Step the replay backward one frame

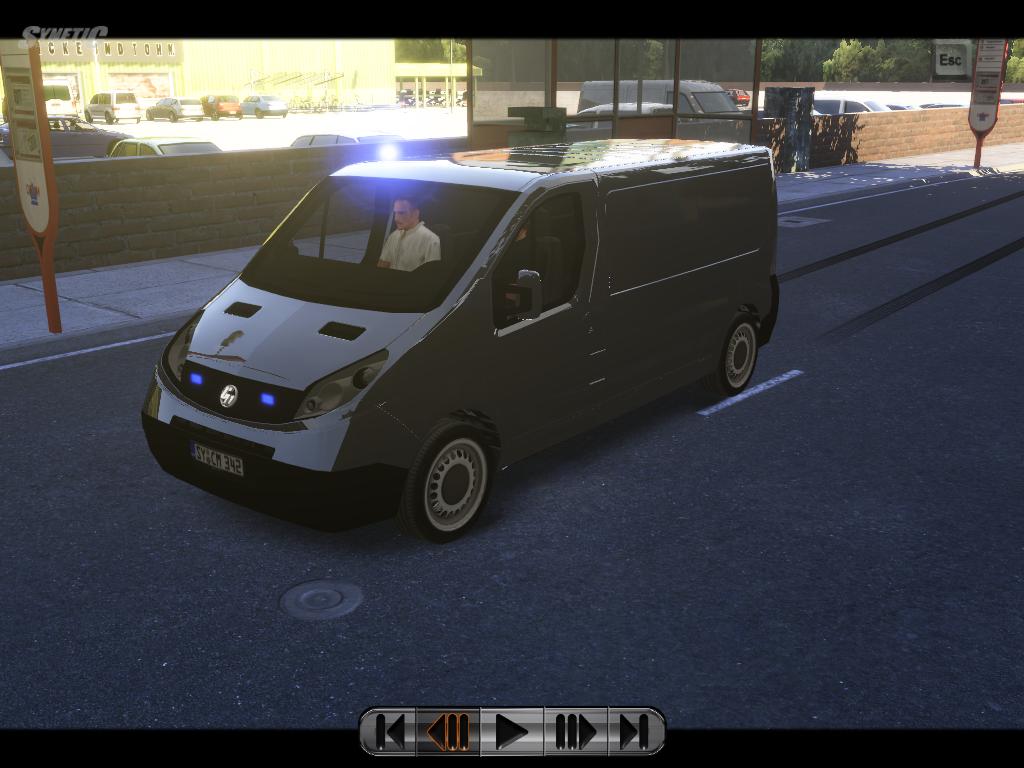(449, 732)
